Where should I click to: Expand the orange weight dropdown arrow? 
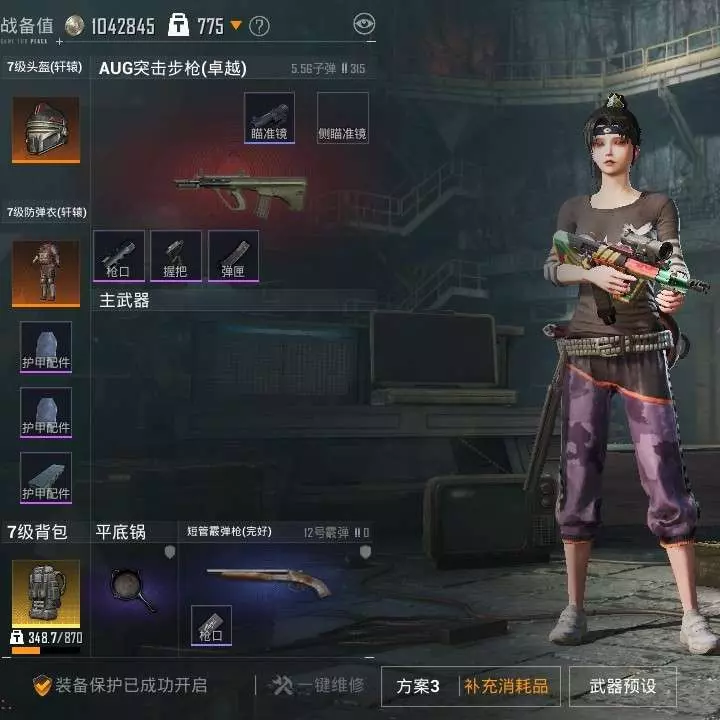(236, 25)
